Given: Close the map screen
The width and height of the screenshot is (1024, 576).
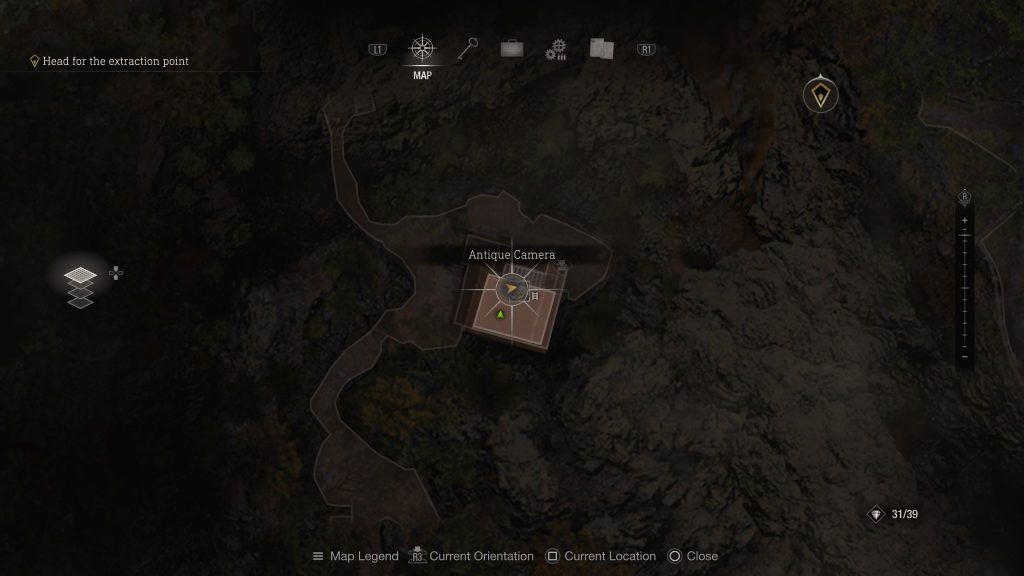Looking at the screenshot, I should point(692,556).
